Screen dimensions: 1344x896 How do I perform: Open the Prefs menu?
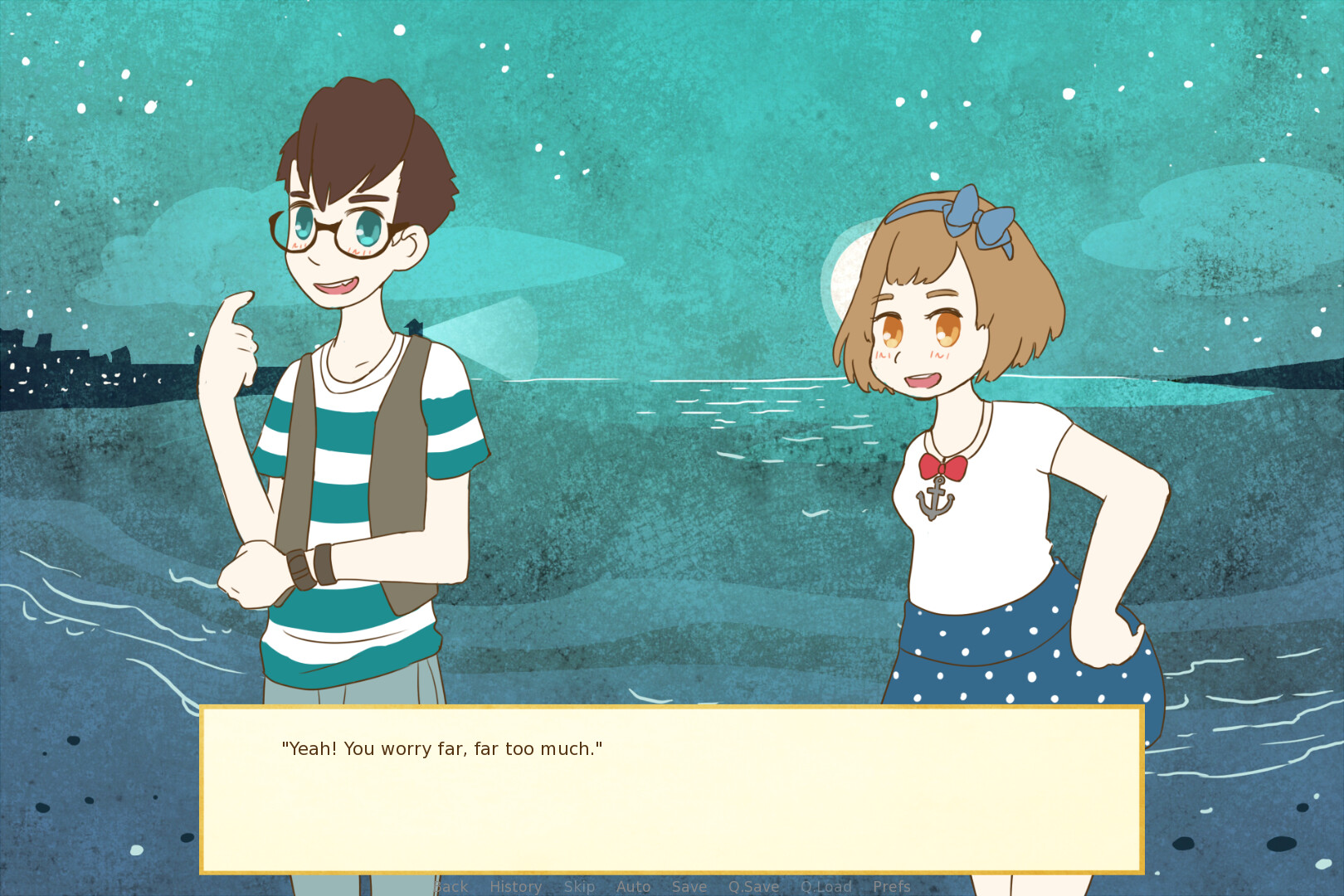tap(892, 886)
